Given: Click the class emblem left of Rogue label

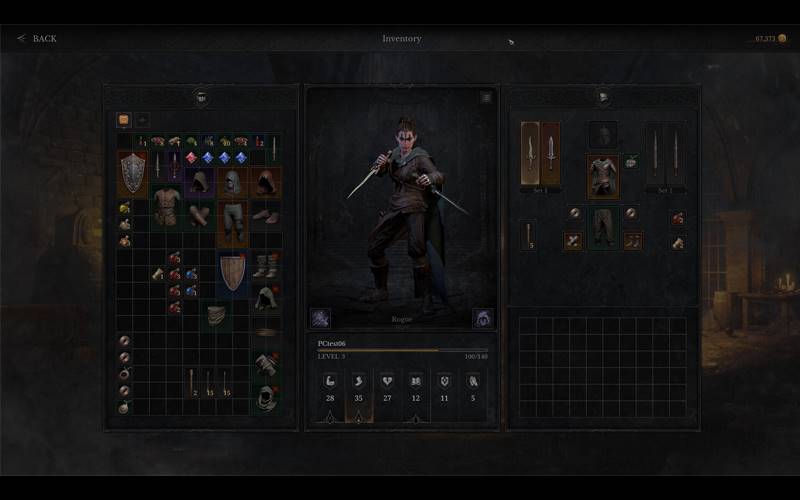Looking at the screenshot, I should (320, 318).
